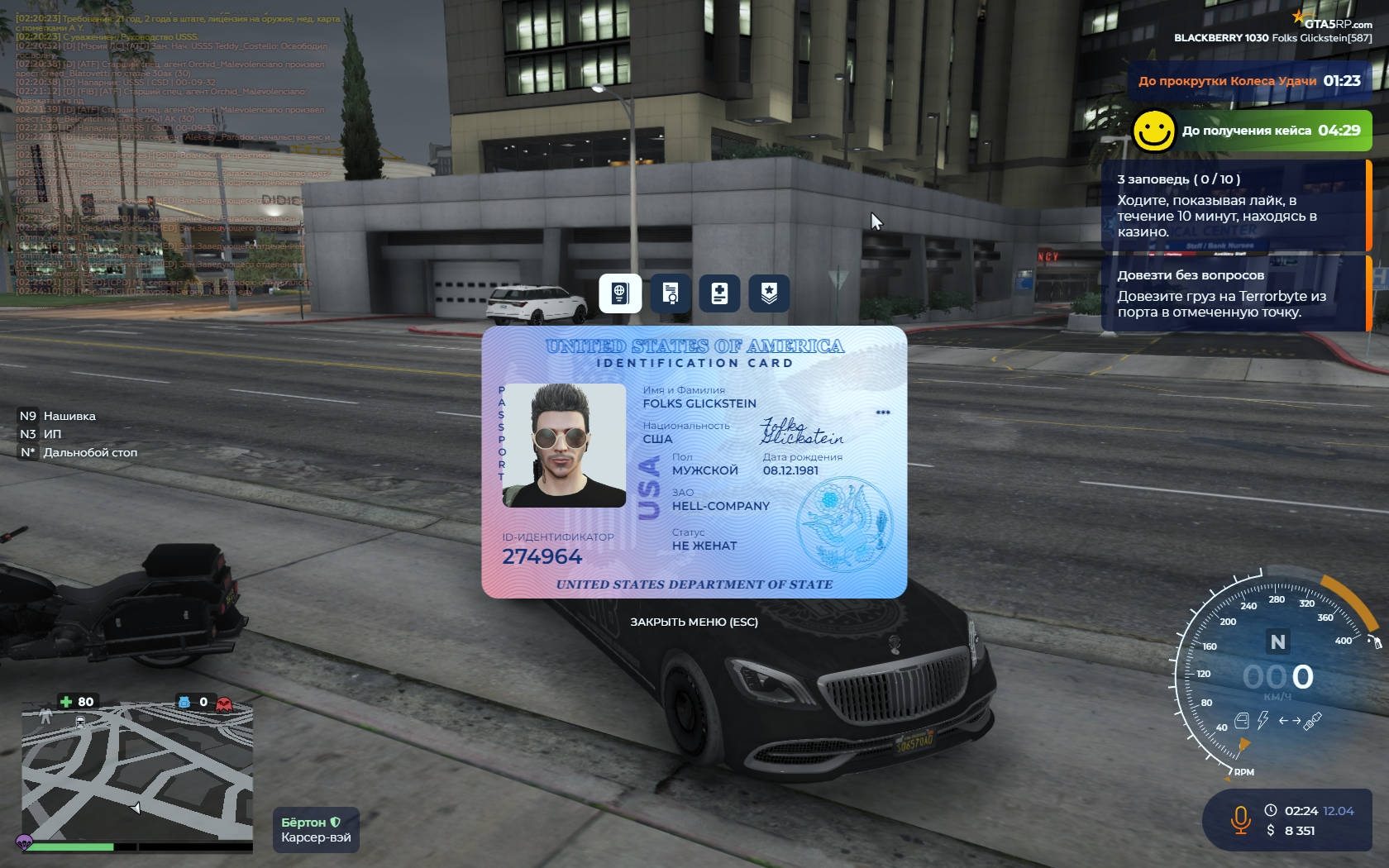
Task: Click the three-dots icon on the ID card
Action: pyautogui.click(x=883, y=413)
